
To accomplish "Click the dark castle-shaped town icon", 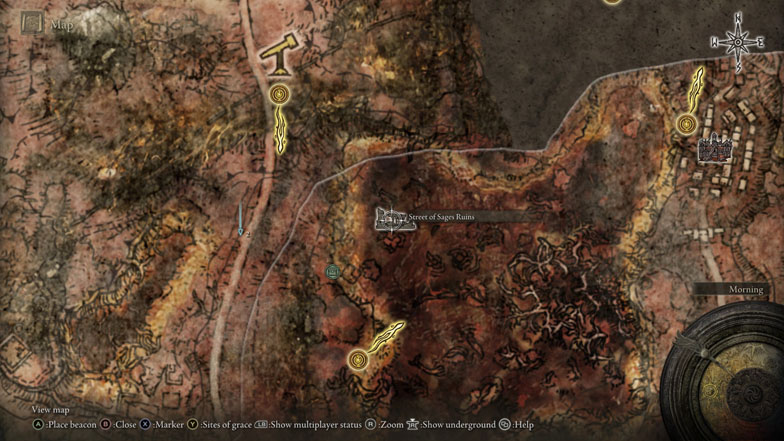I will [715, 149].
